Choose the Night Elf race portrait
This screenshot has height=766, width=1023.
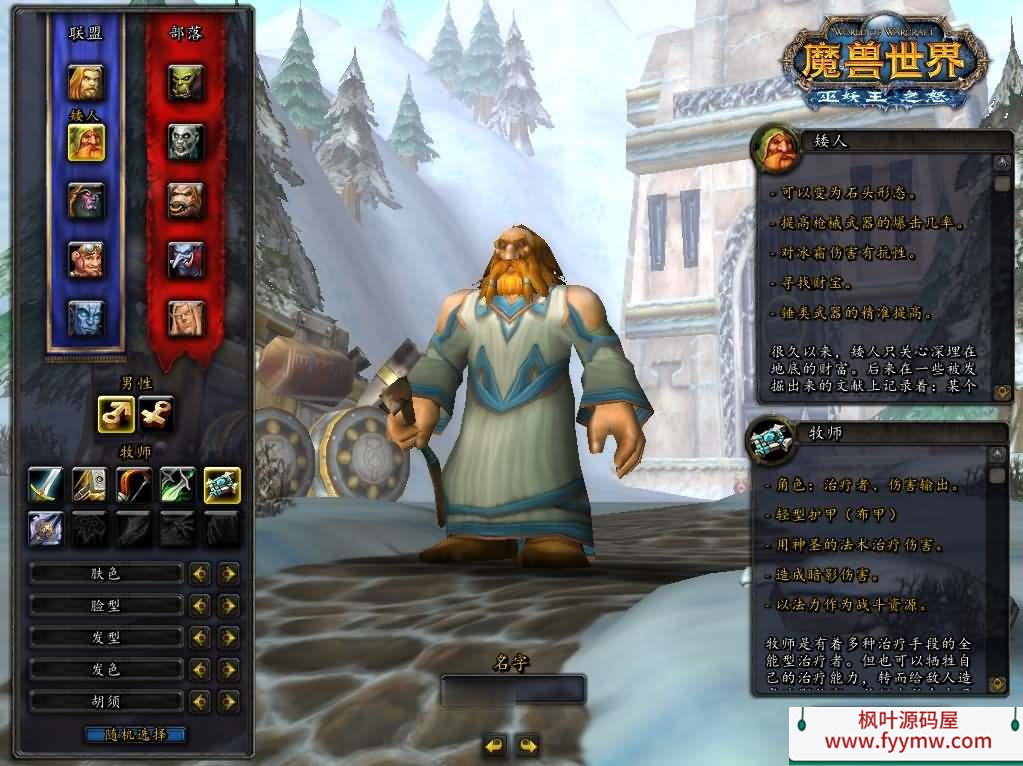click(x=85, y=200)
